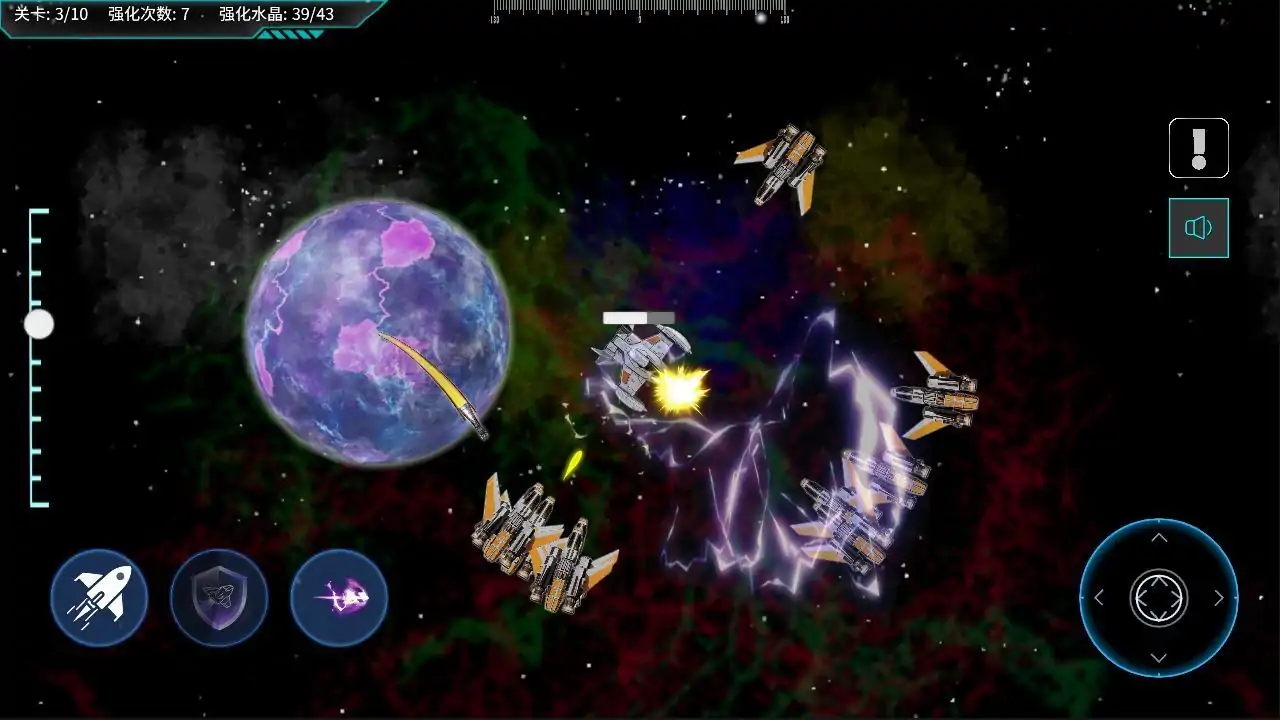Toggle the sound speaker button
The width and height of the screenshot is (1280, 720).
(x=1198, y=228)
